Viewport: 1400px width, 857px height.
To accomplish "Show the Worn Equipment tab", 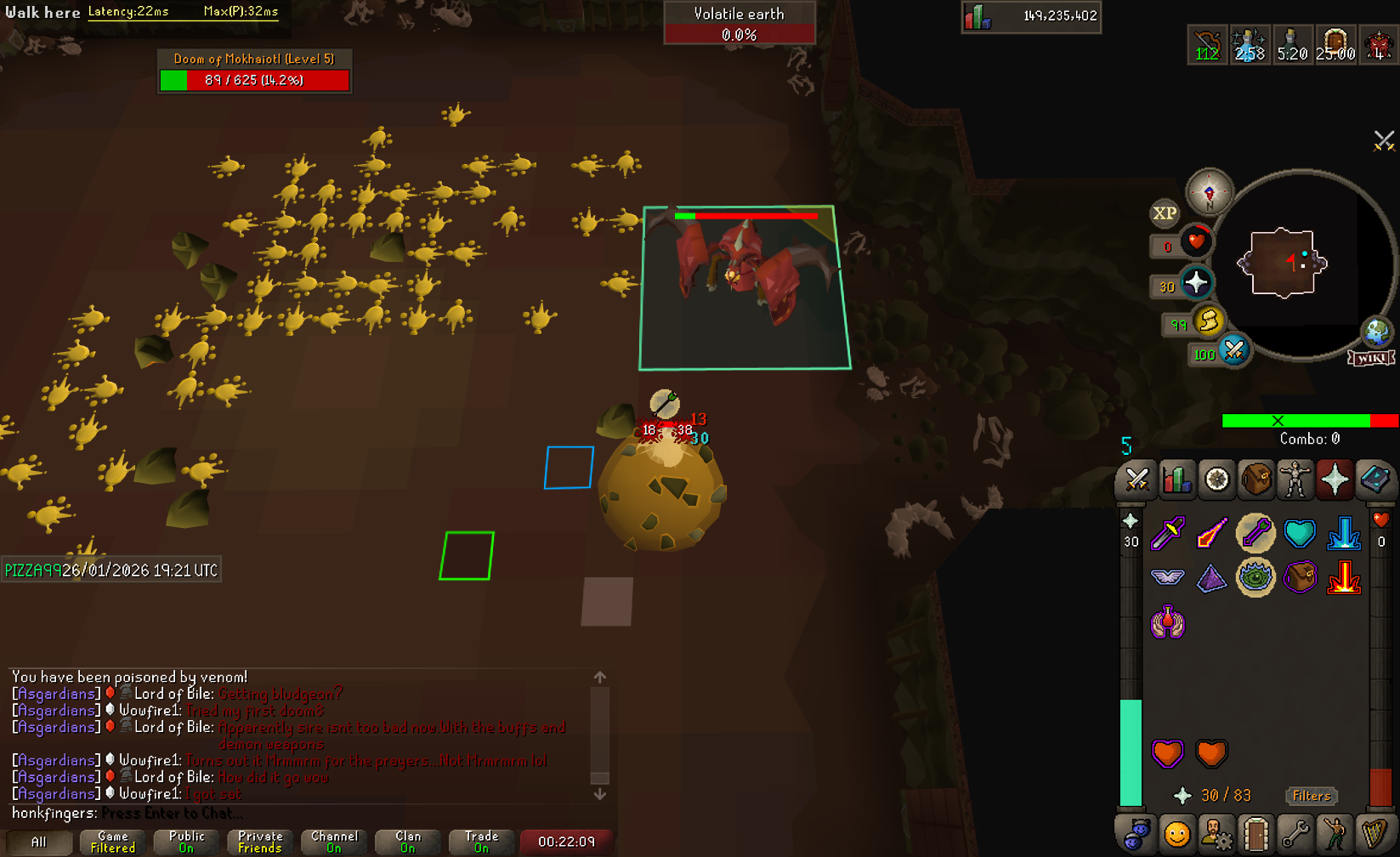I will coord(1295,480).
